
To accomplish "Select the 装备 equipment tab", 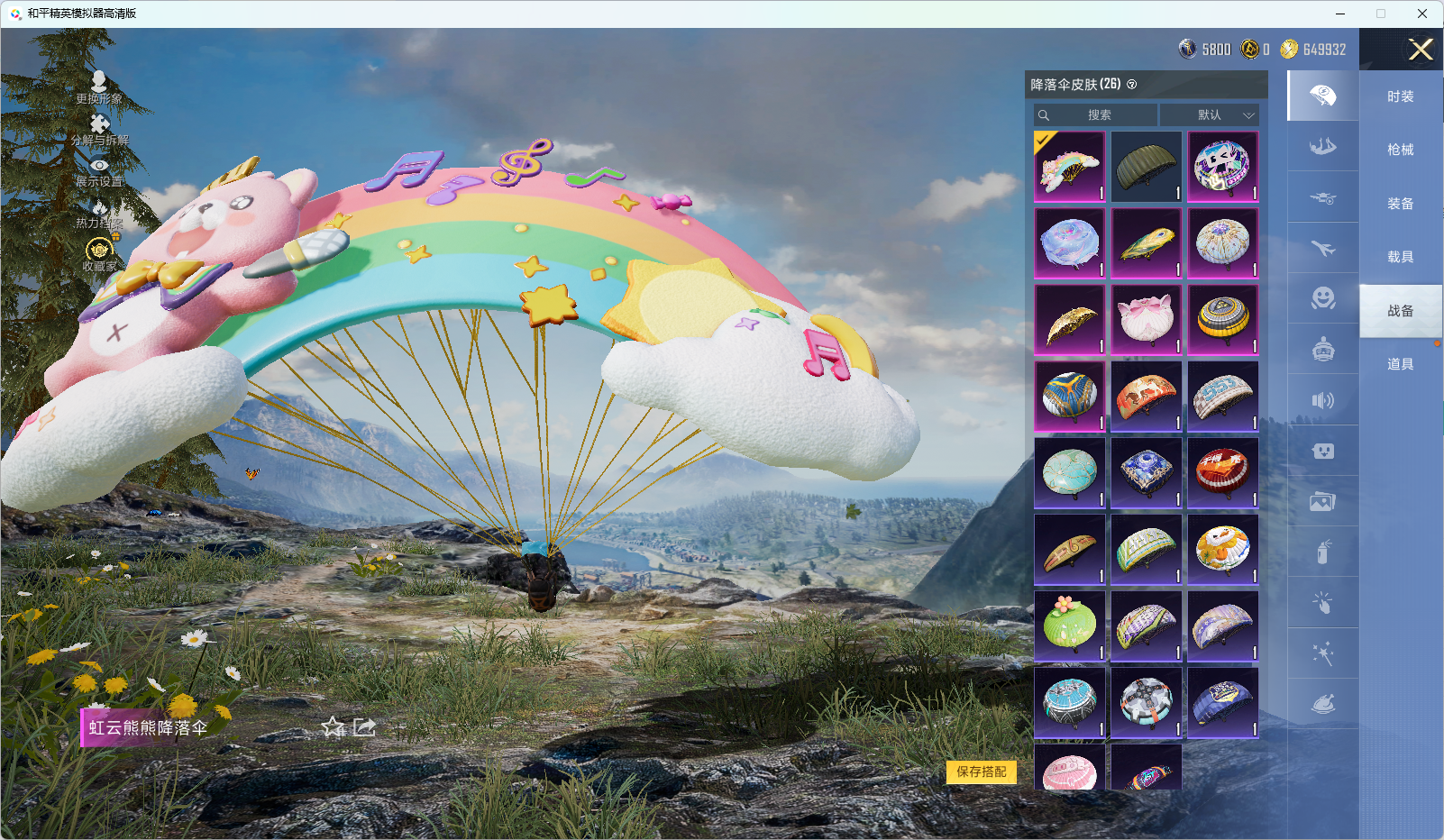I will 1400,204.
